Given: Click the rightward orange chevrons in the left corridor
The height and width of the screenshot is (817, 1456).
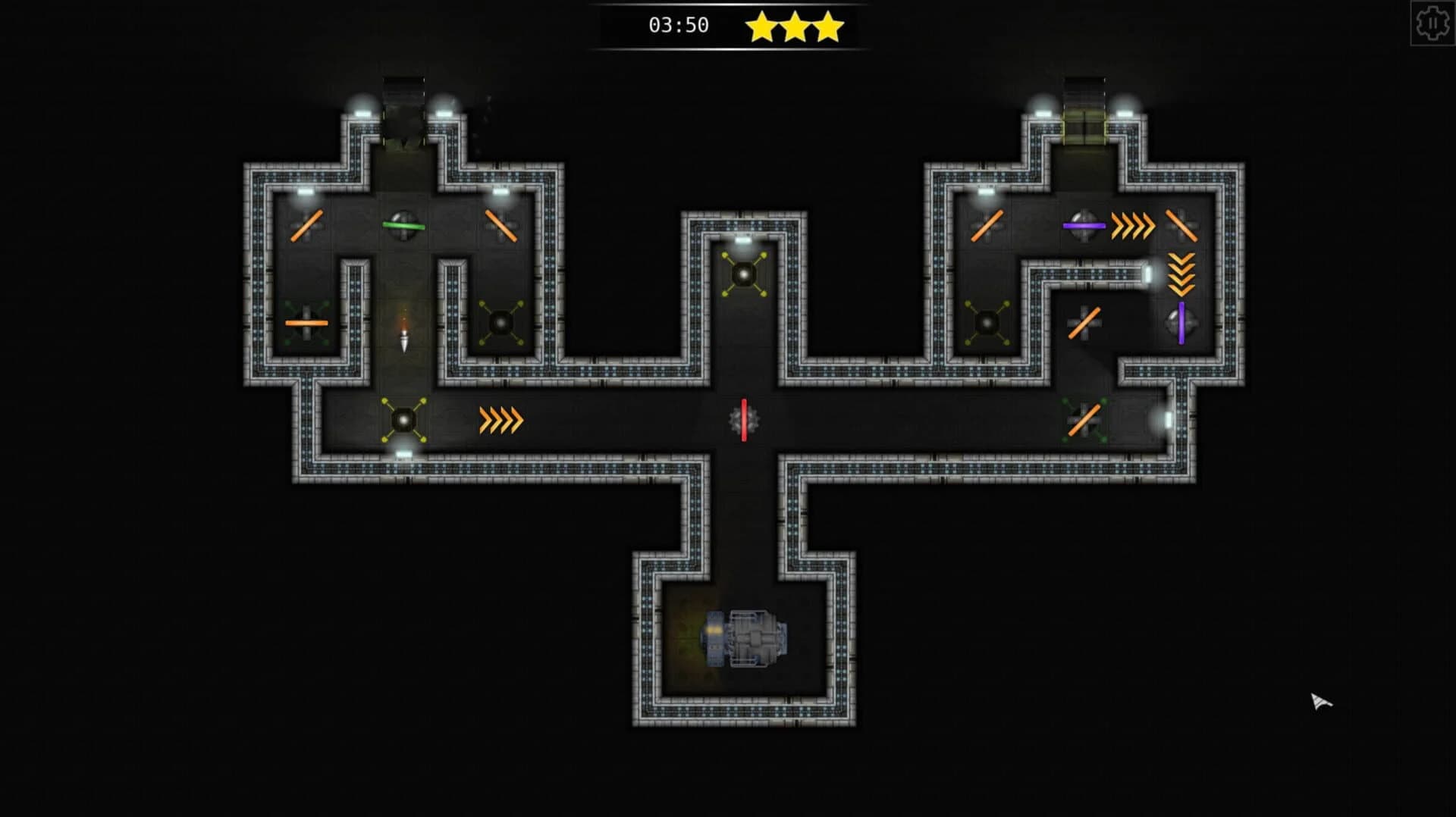Looking at the screenshot, I should click(500, 421).
